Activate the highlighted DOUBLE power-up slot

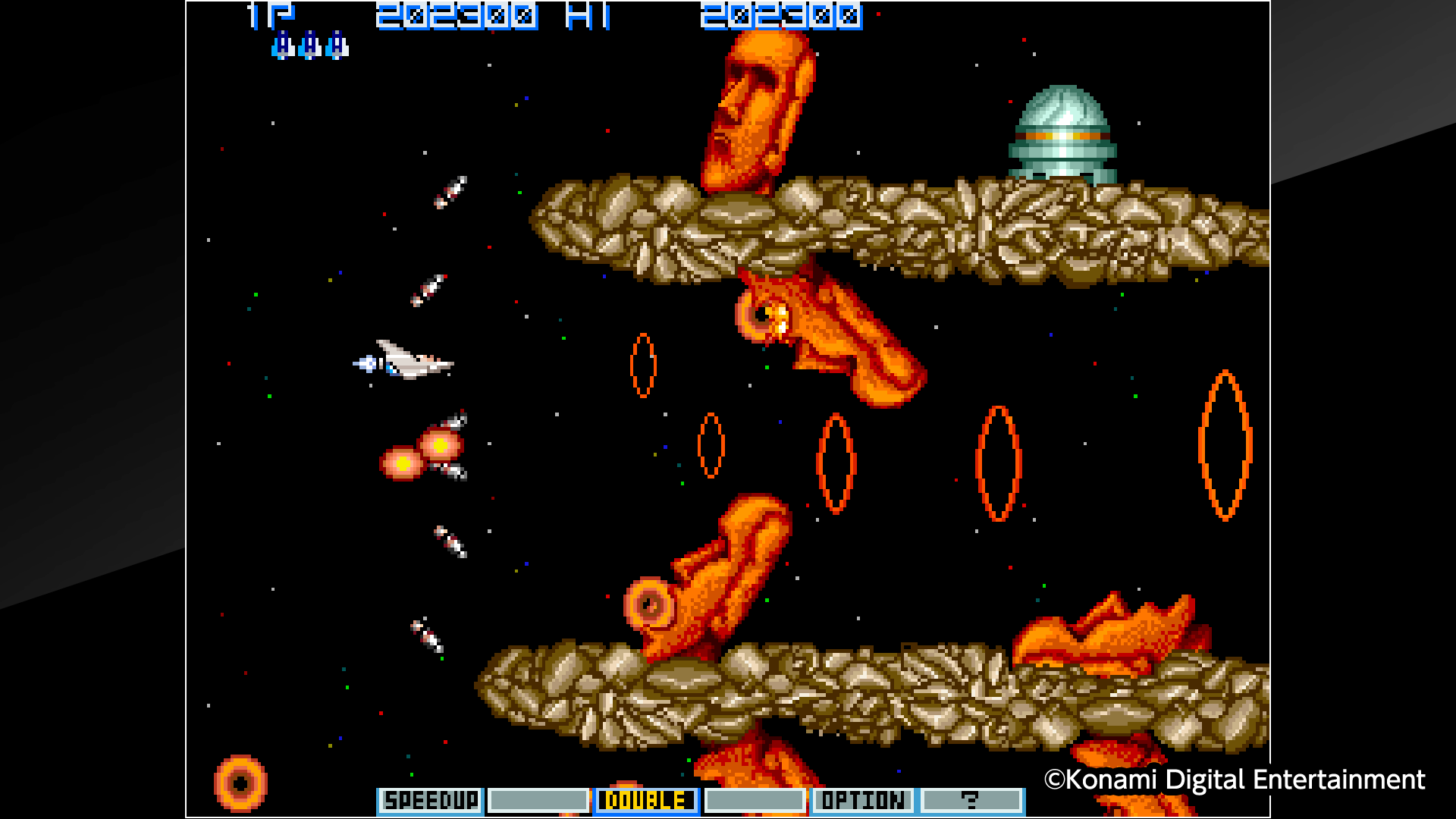point(646,800)
